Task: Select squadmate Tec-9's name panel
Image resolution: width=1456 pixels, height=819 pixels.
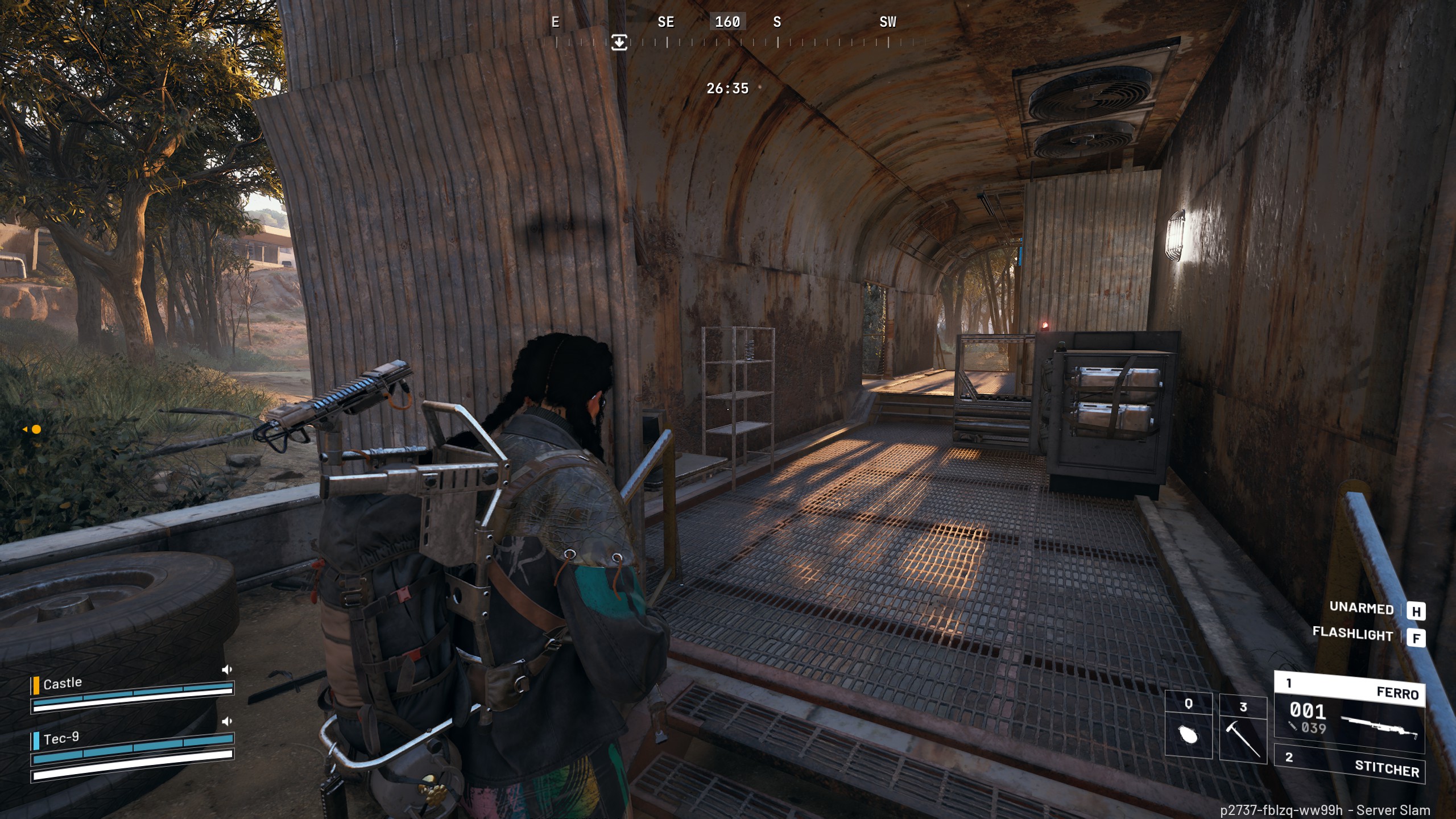Action: tap(61, 738)
